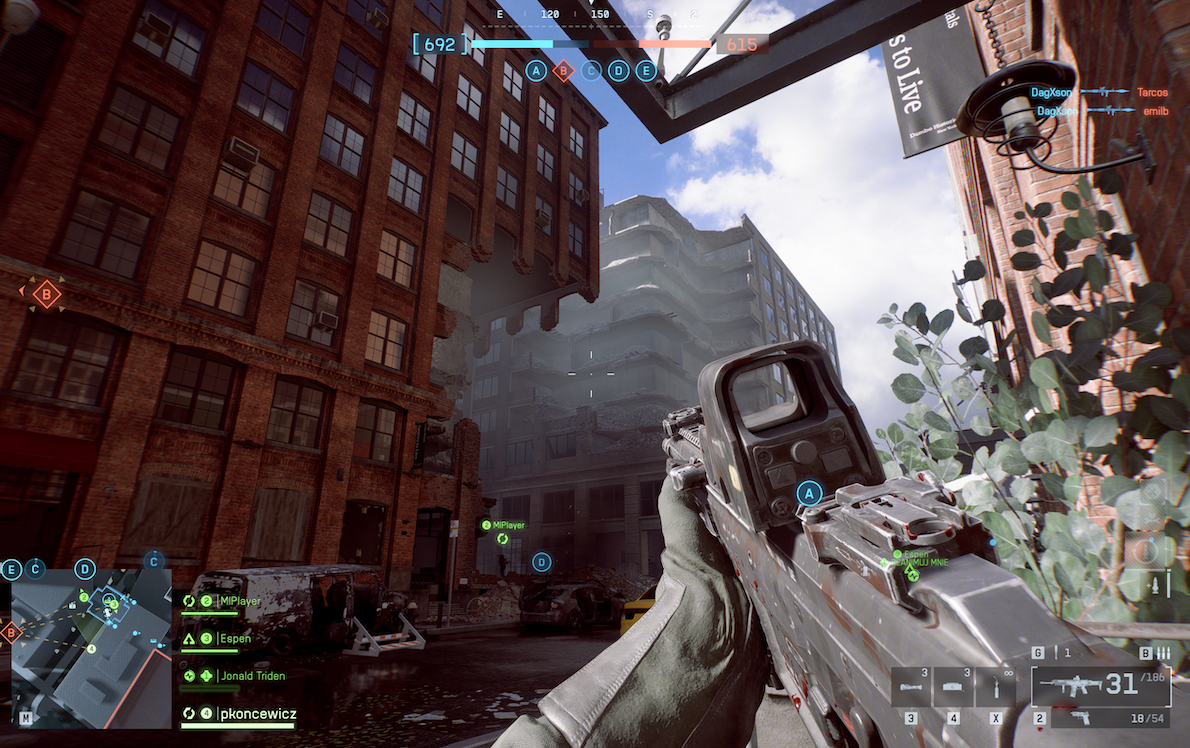Select objective A in the top capture bar
1190x748 pixels.
click(x=537, y=71)
